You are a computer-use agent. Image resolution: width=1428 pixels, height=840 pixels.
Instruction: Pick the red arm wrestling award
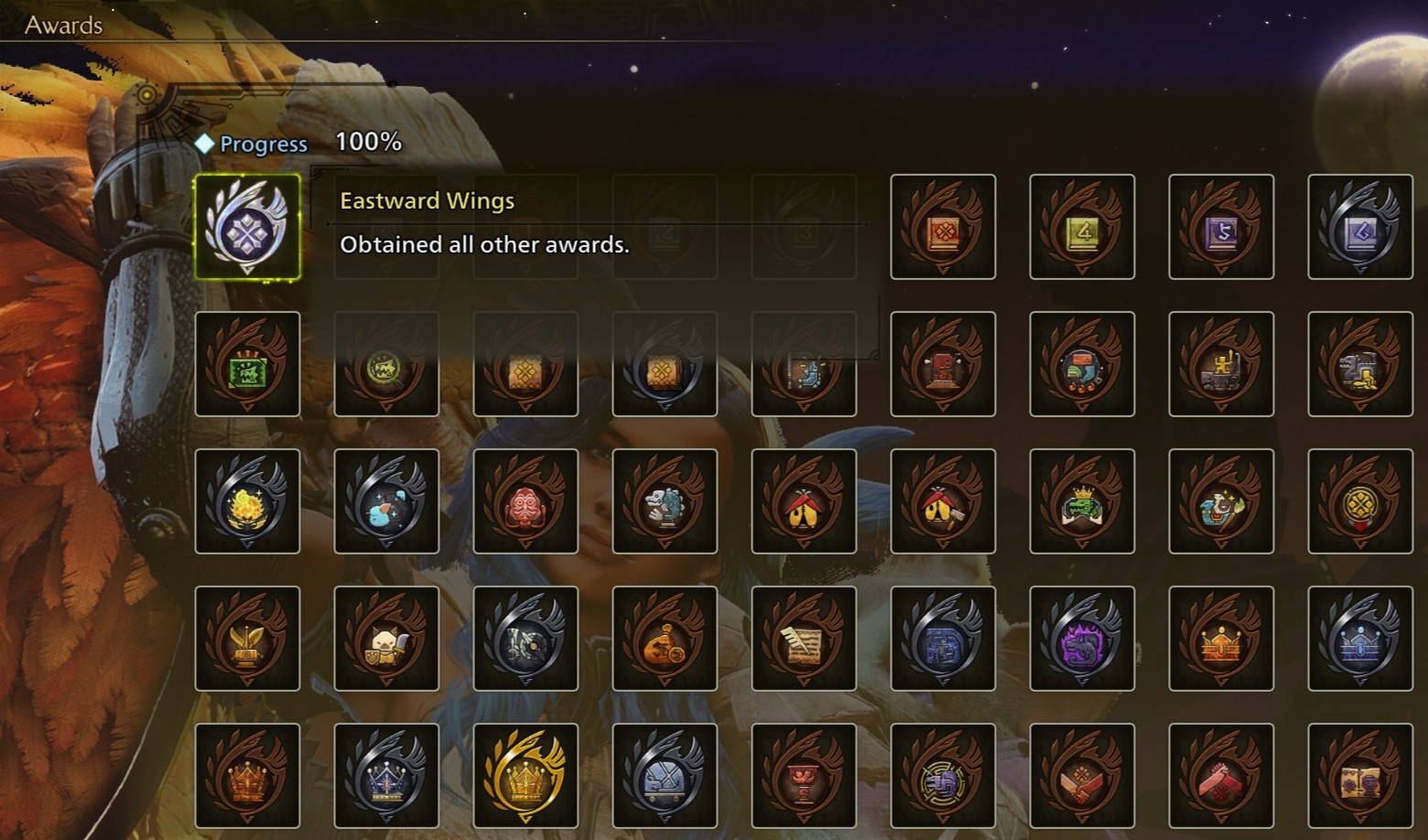[1221, 776]
